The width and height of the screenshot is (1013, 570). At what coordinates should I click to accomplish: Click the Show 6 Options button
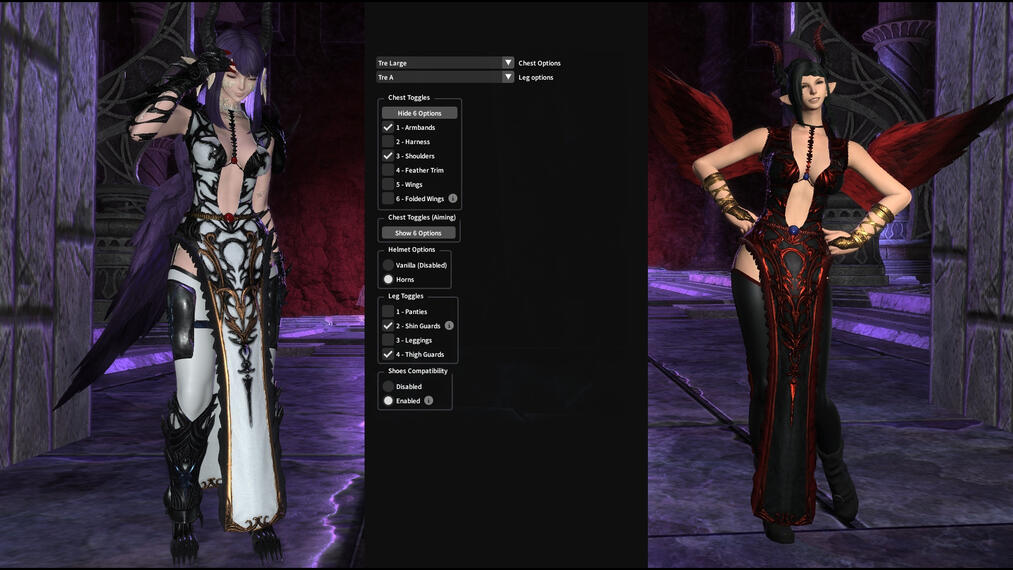click(x=419, y=233)
